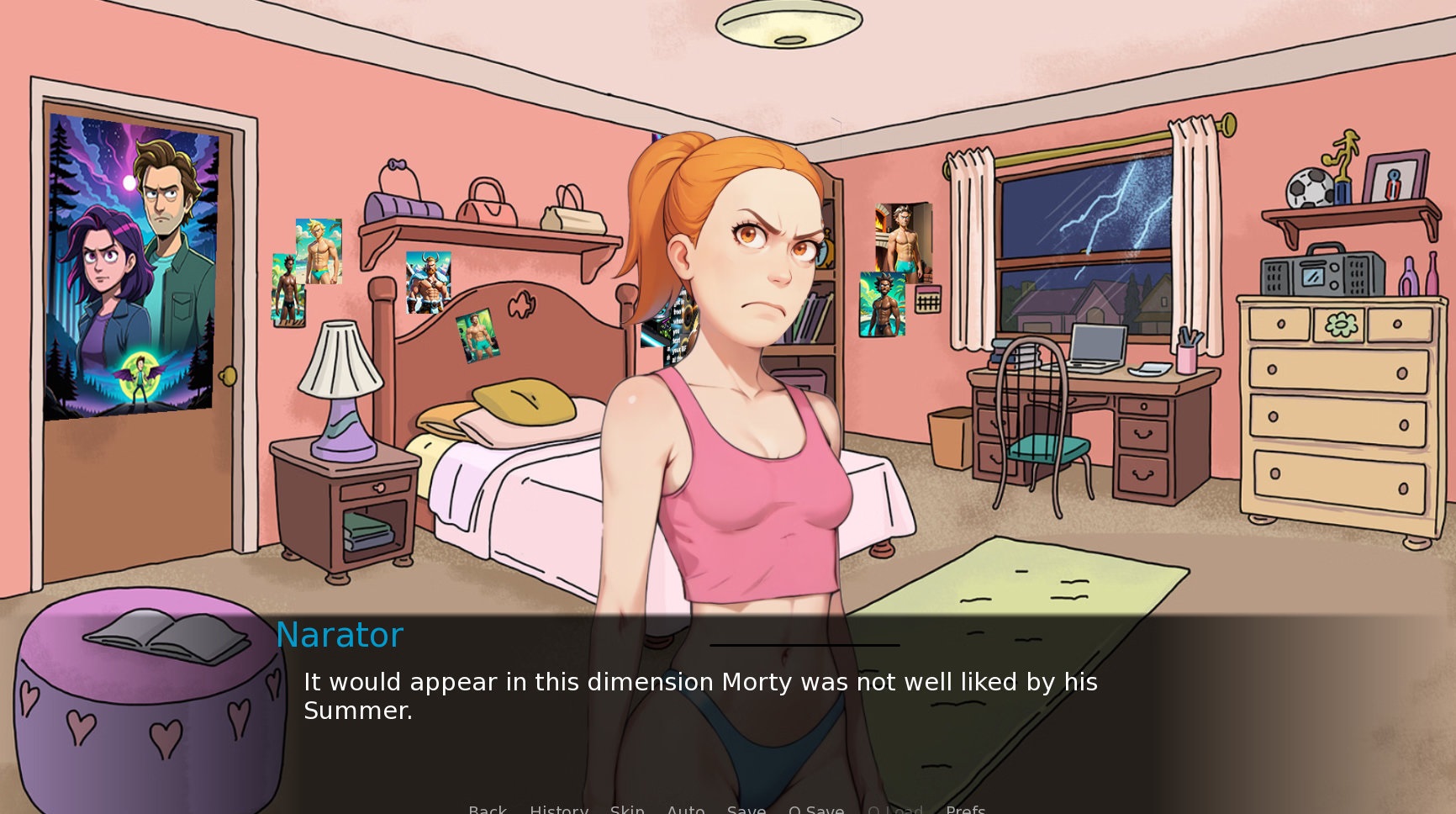Go back to the previous line

pos(488,809)
